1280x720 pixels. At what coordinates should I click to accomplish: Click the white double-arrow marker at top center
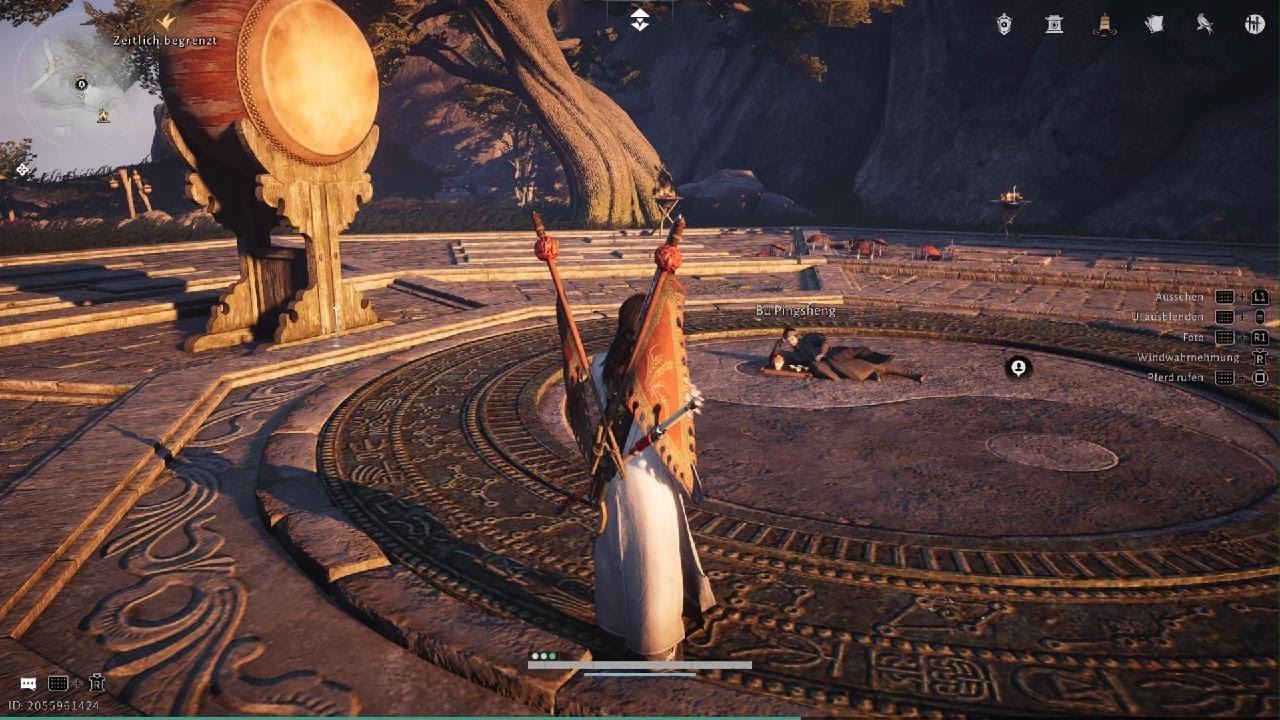point(639,19)
